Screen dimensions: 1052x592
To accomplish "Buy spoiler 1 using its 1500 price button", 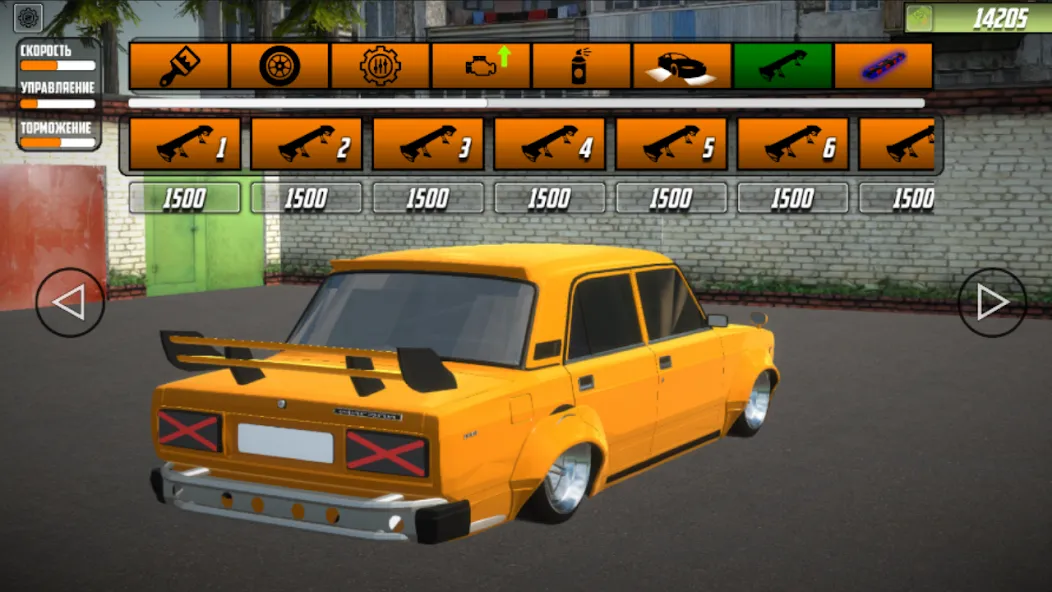I will (185, 198).
